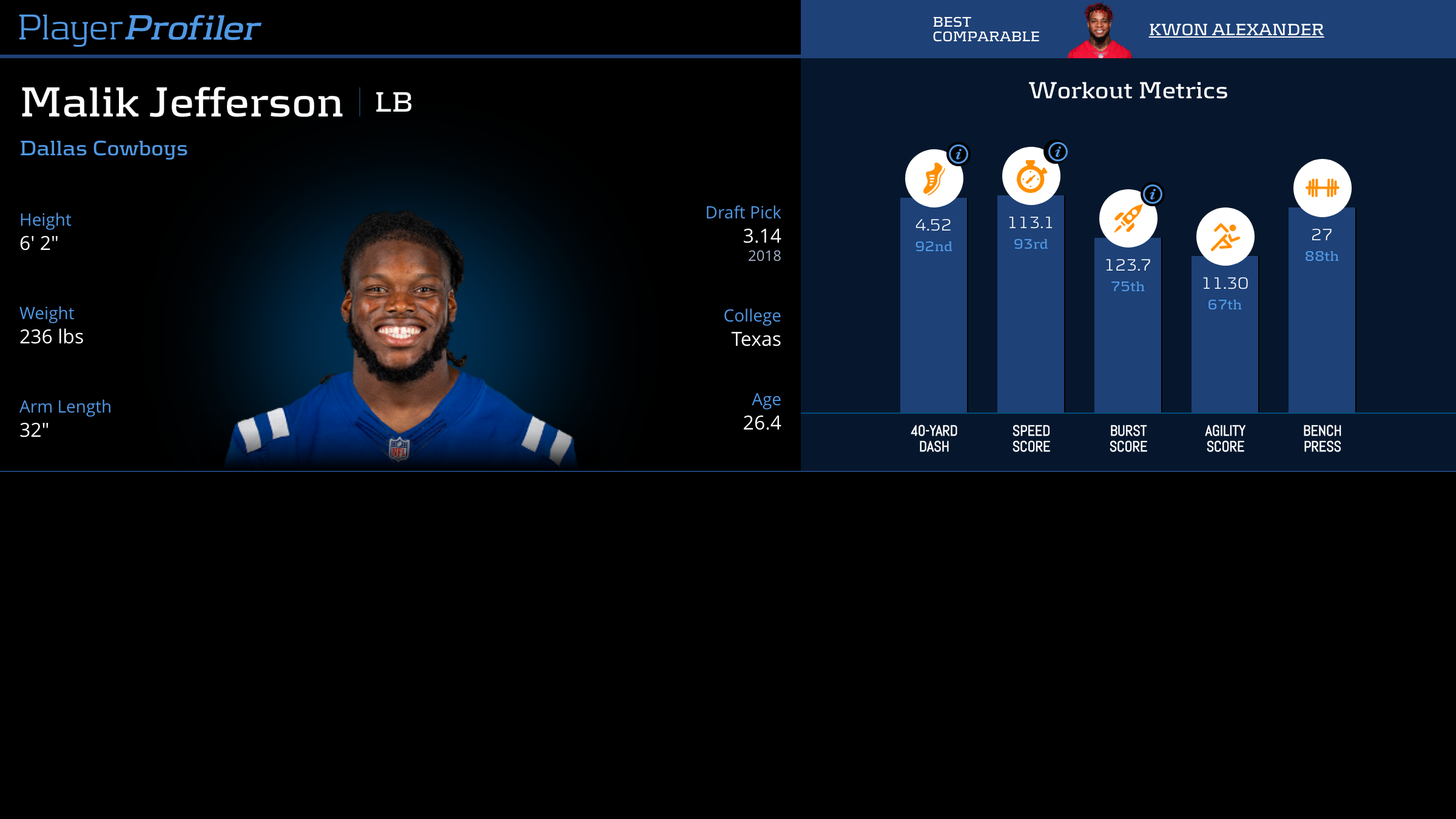
Task: Open the Dallas Cowboys team link
Action: [x=104, y=149]
